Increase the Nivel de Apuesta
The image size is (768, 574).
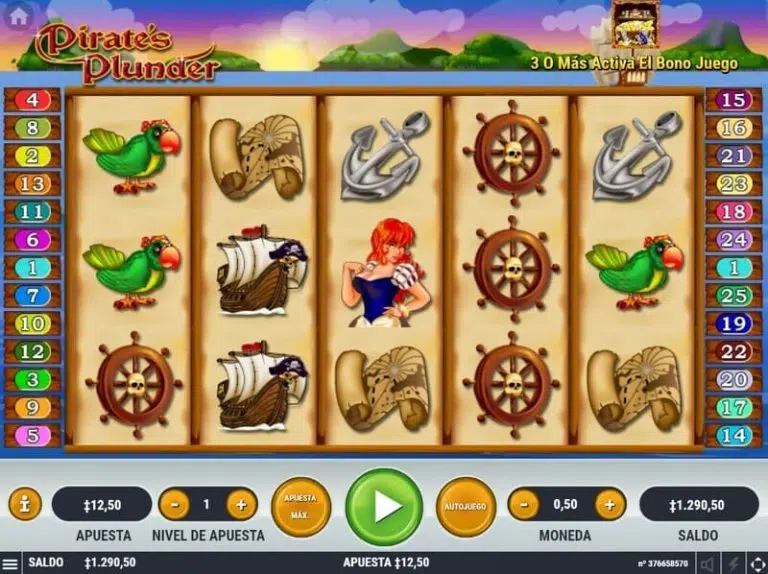click(241, 504)
